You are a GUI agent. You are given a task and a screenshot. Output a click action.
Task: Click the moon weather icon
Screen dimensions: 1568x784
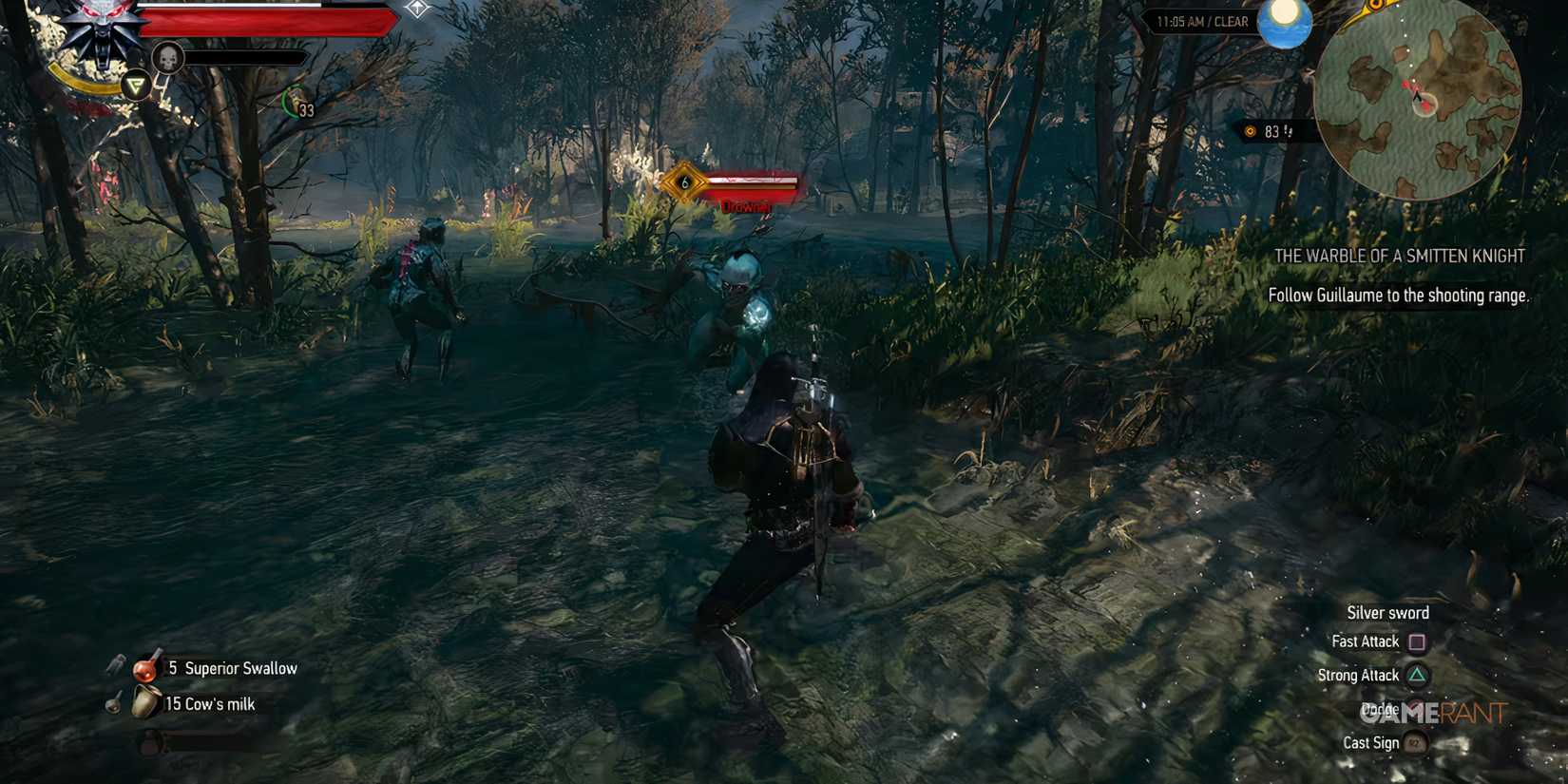coord(1285,23)
